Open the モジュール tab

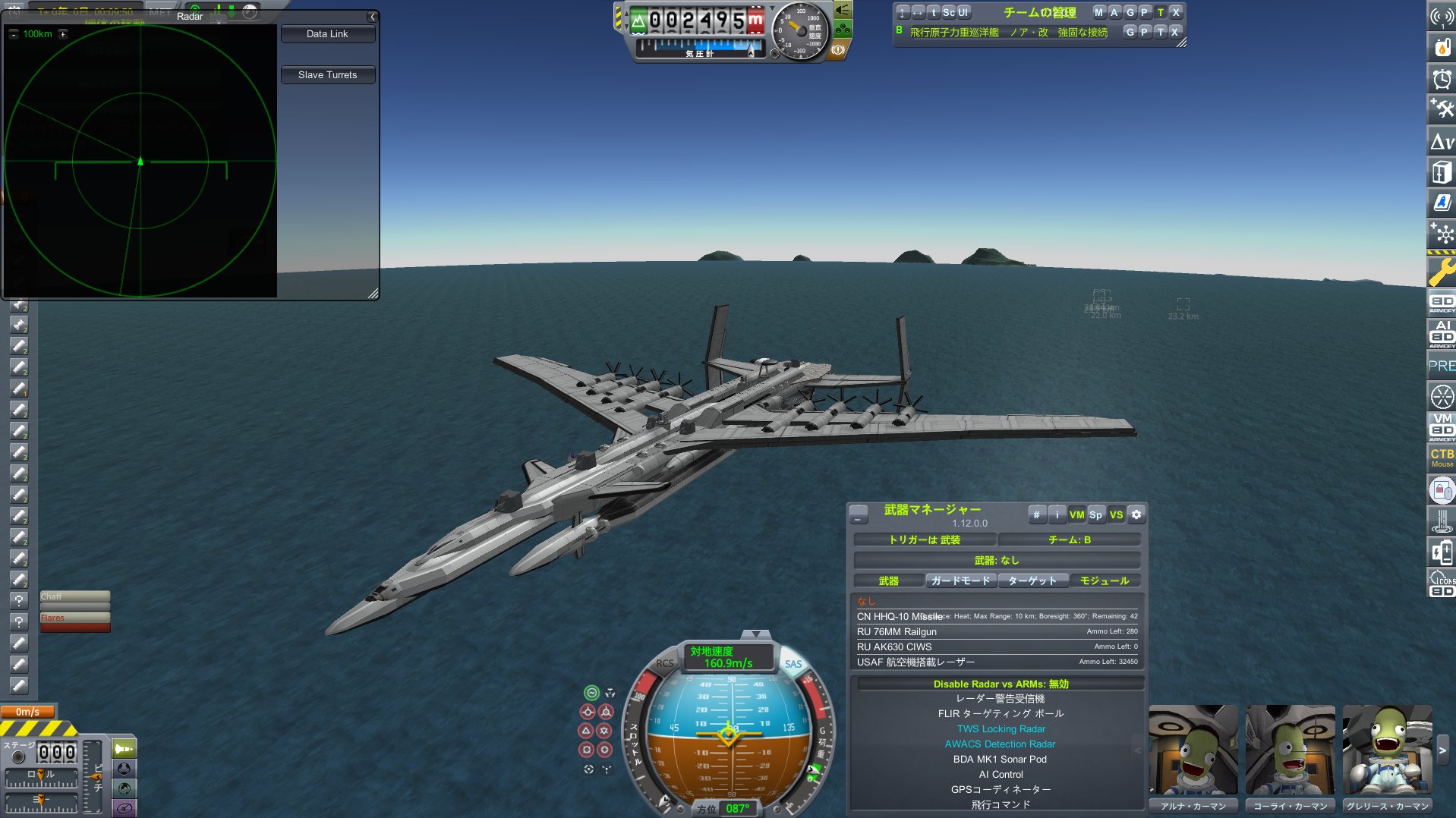1104,581
